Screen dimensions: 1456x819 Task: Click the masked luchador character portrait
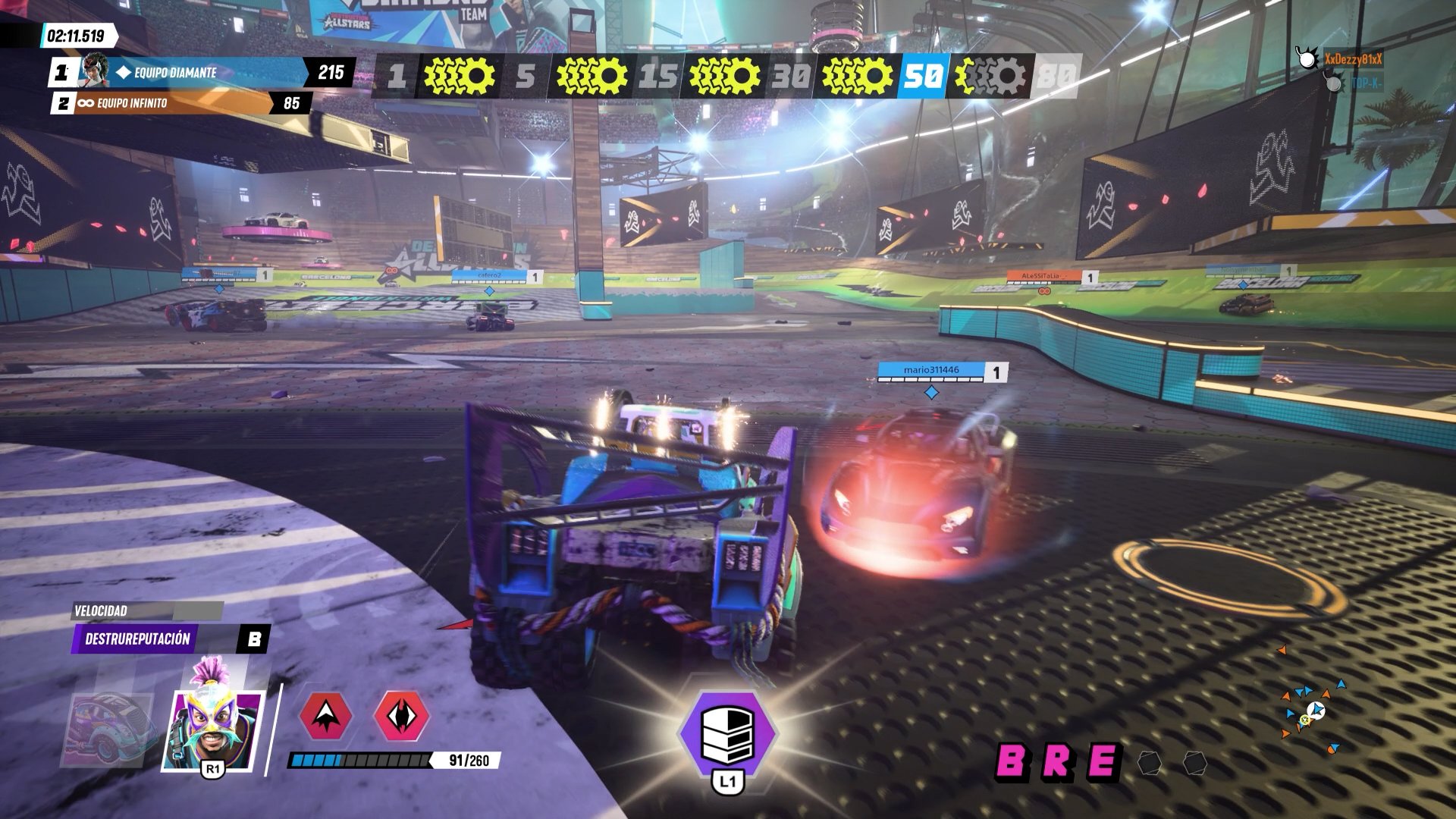(x=212, y=726)
